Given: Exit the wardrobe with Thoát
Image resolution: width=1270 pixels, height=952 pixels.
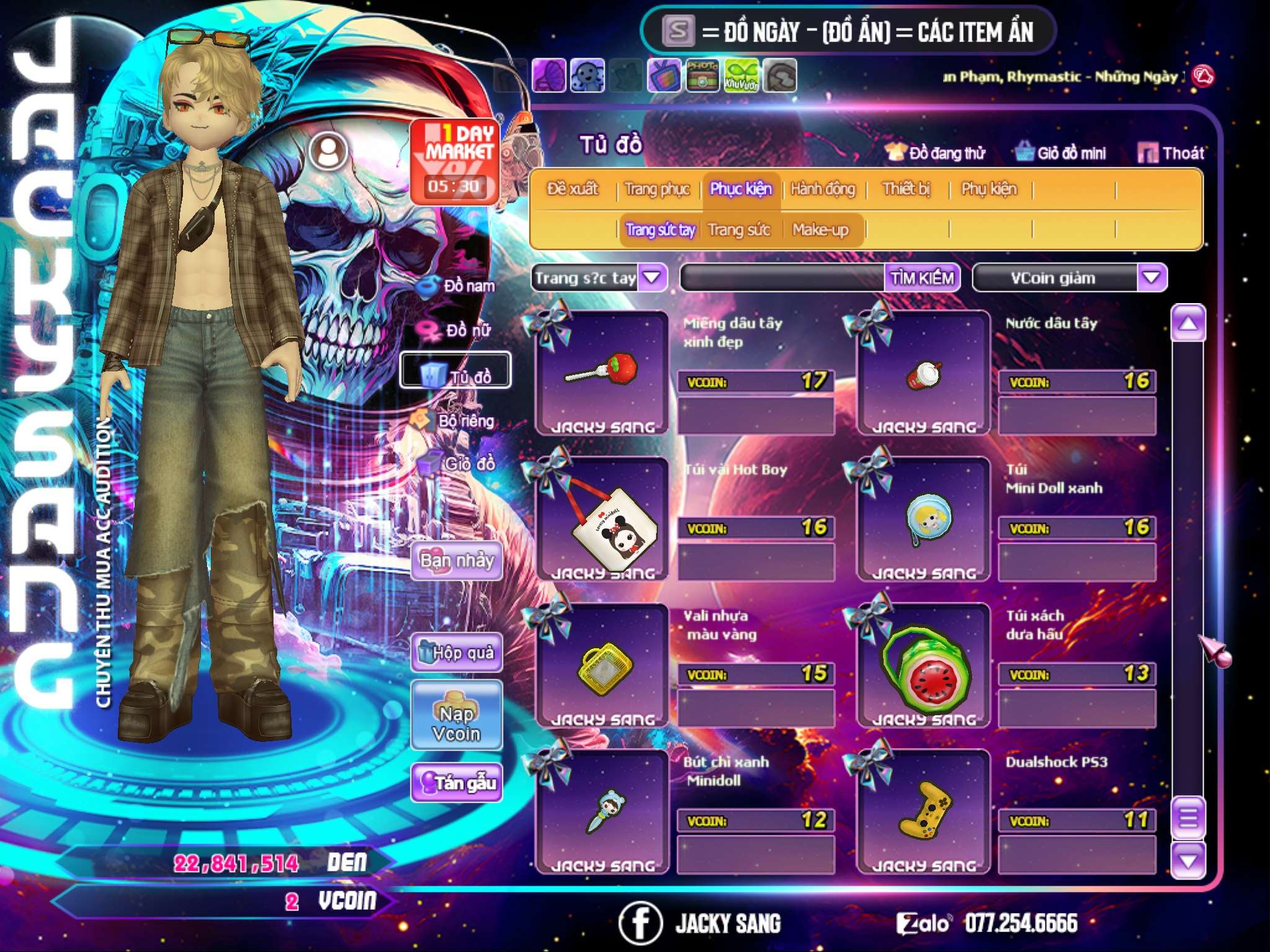Looking at the screenshot, I should [x=1172, y=153].
